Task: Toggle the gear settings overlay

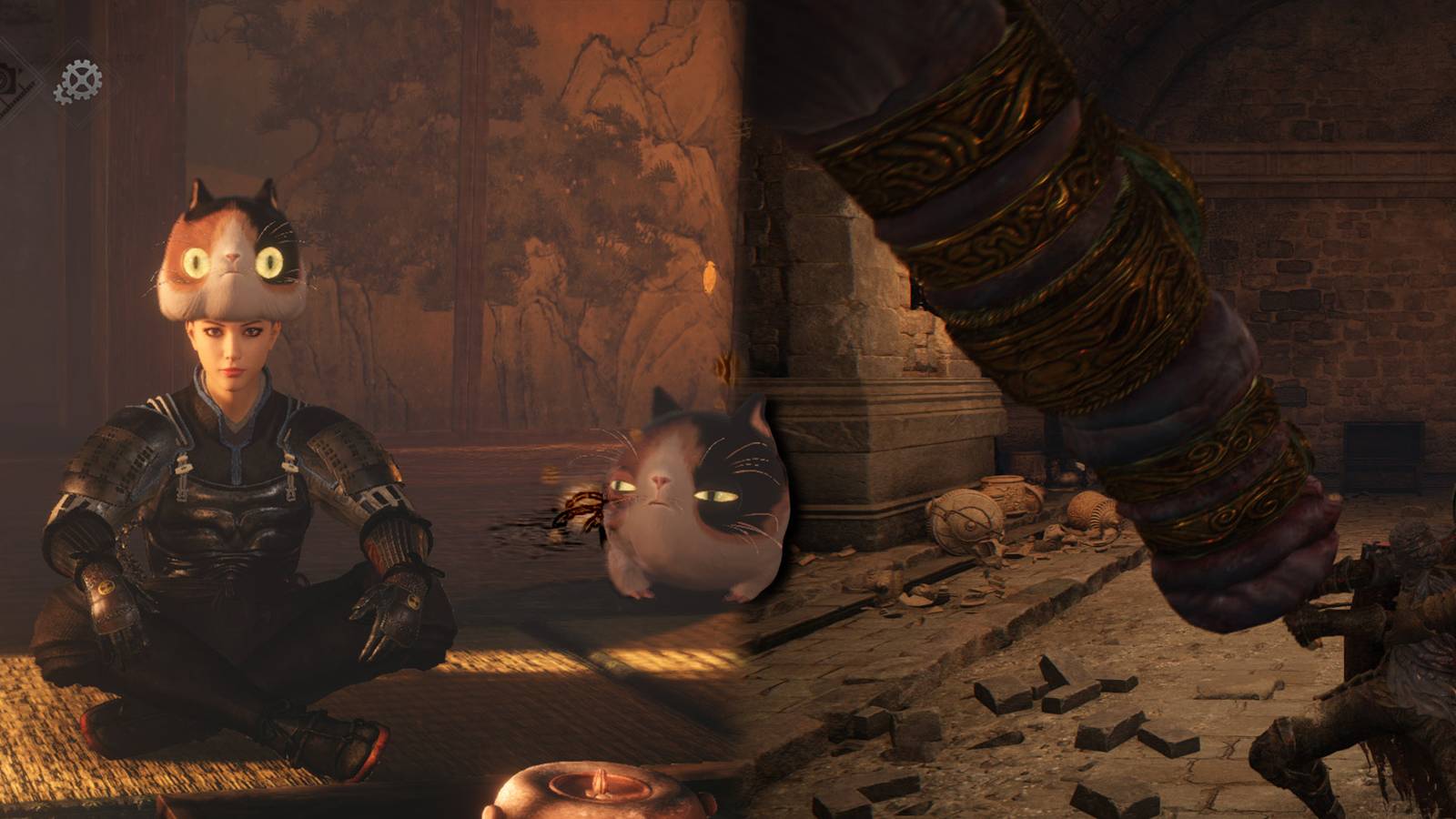Action: 81,79
